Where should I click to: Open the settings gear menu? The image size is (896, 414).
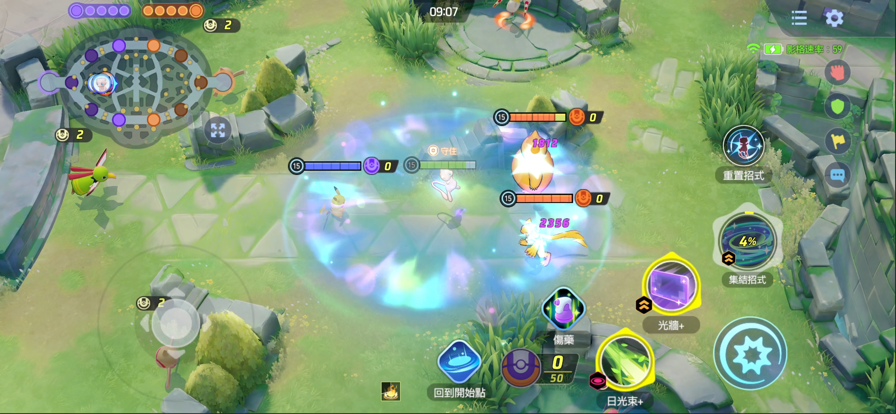[834, 18]
